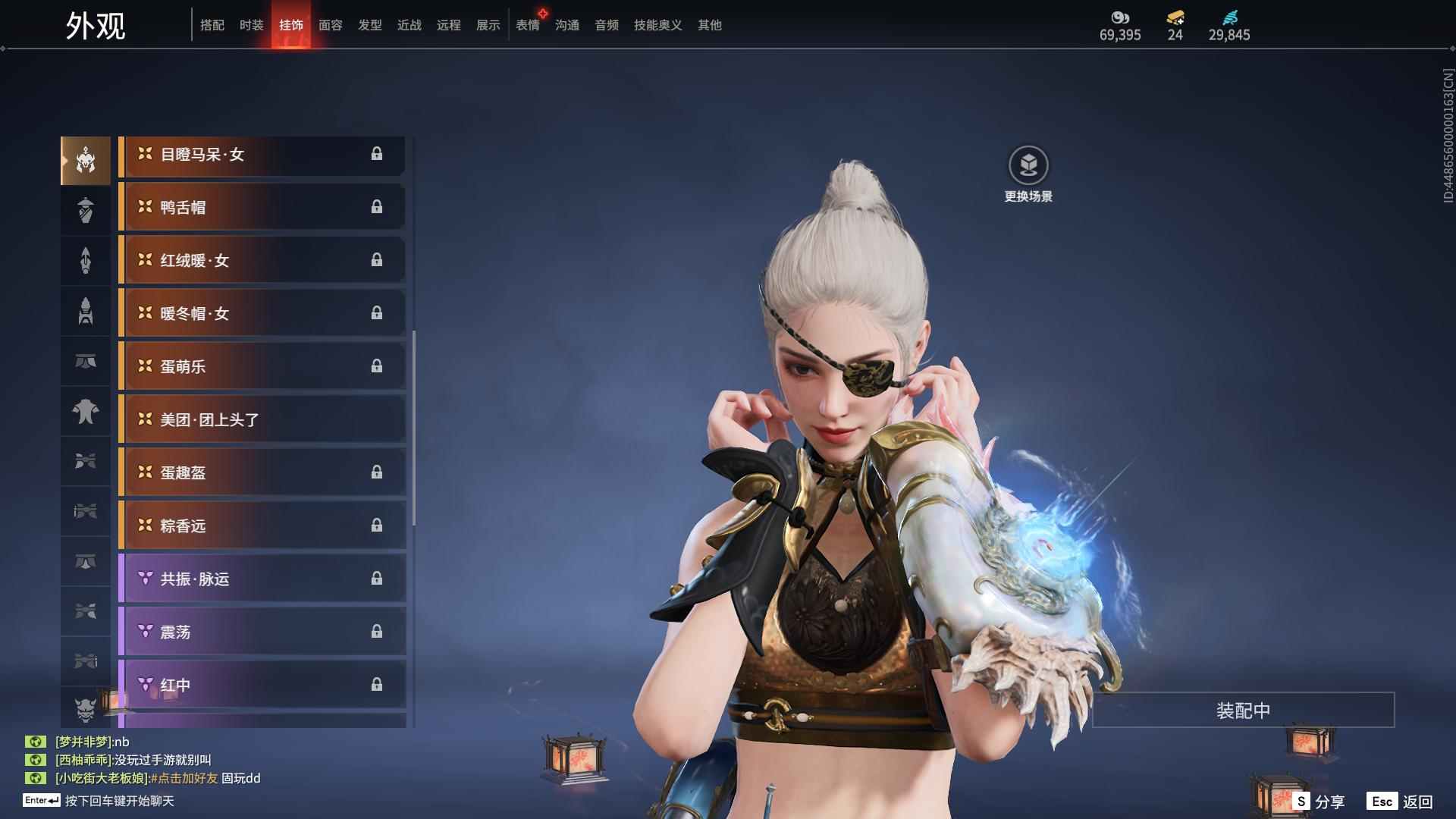
Task: Open the 时装 costume tab
Action: pos(252,25)
